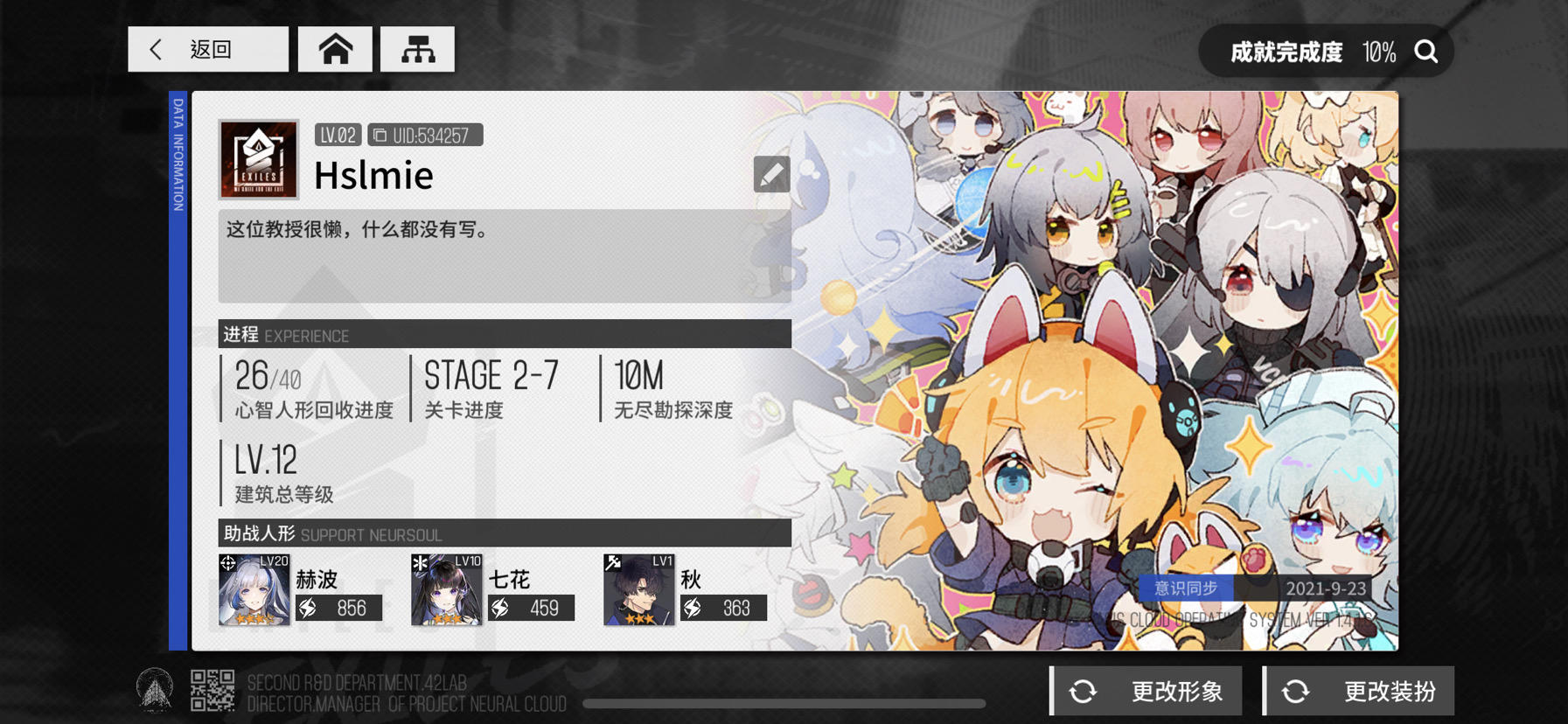Click the home icon in top toolbar
The width and height of the screenshot is (1568, 724).
(336, 49)
